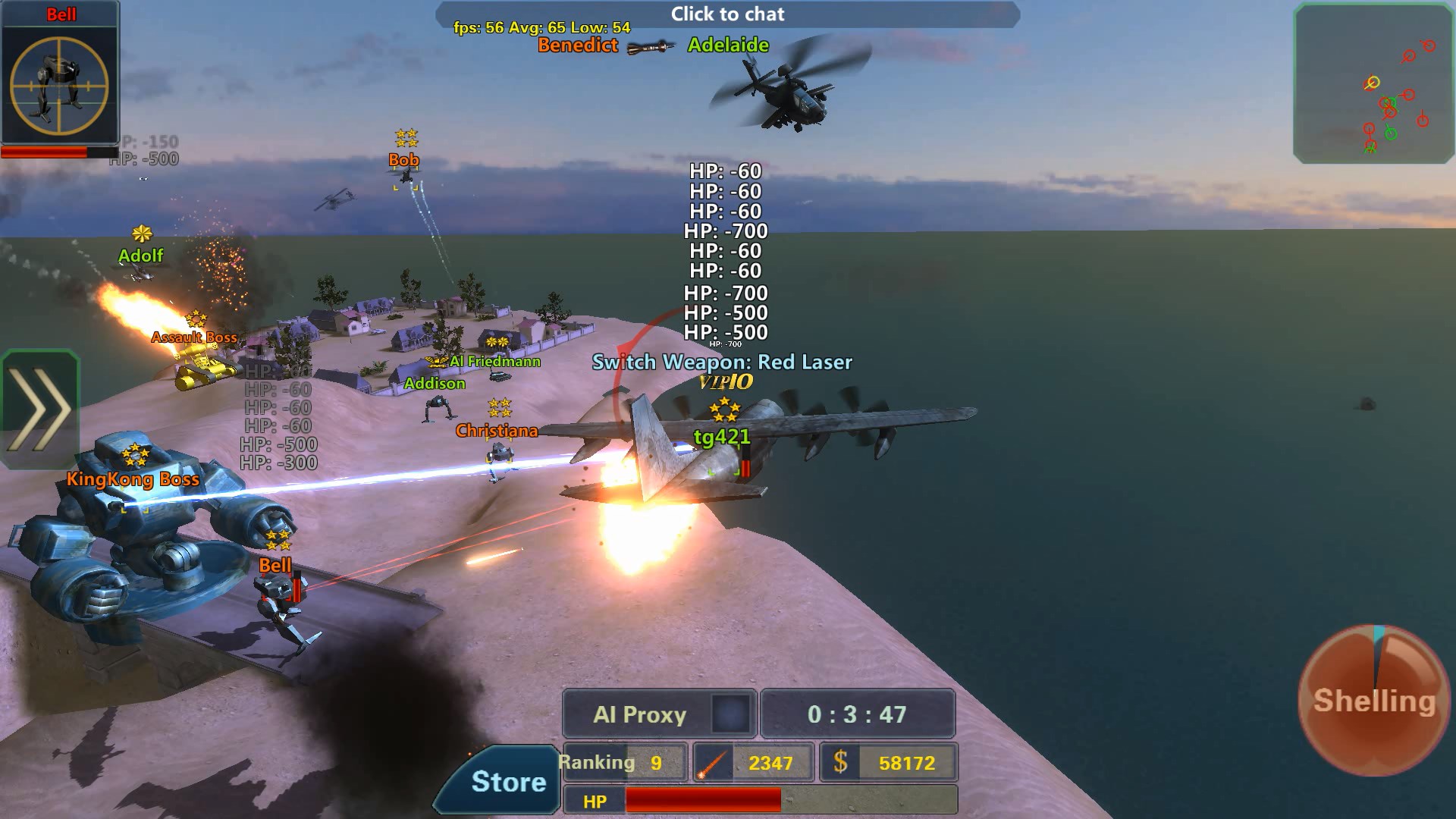Click the star rank badge above Bob

(x=404, y=137)
